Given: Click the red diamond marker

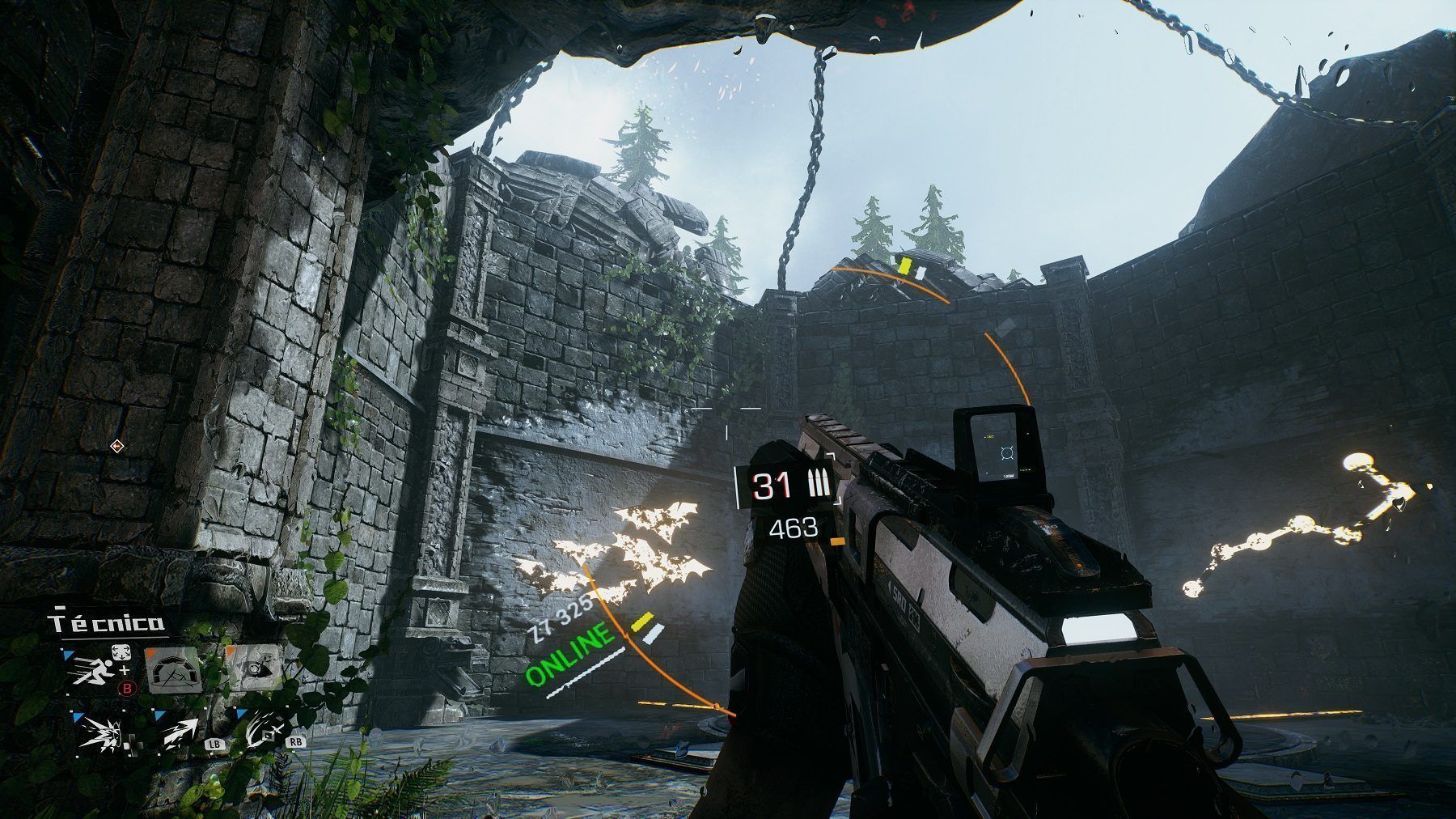Looking at the screenshot, I should pos(117,446).
